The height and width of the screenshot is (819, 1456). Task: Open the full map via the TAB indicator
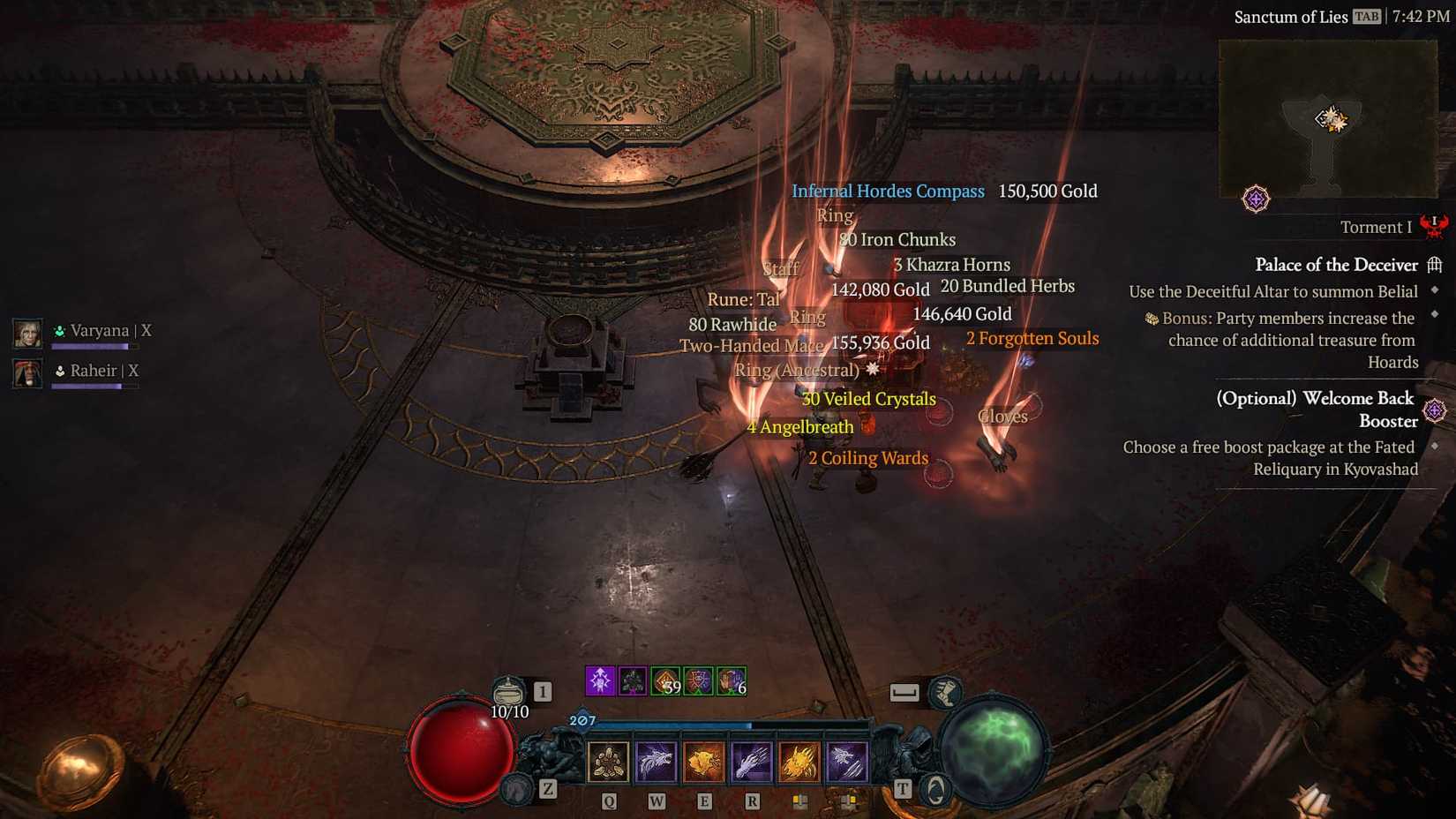pyautogui.click(x=1369, y=16)
